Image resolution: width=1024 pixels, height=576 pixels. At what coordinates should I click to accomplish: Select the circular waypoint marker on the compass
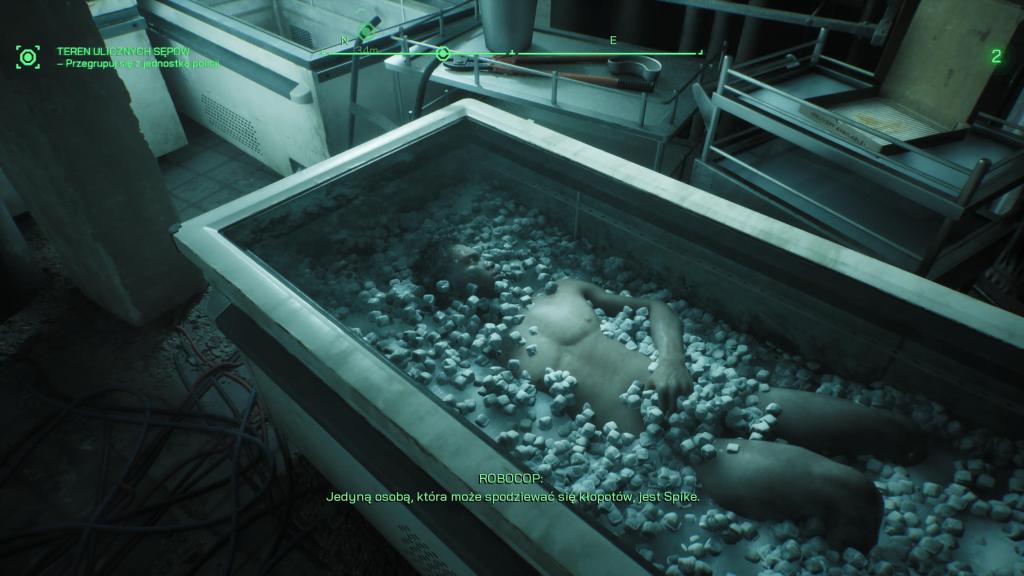443,53
